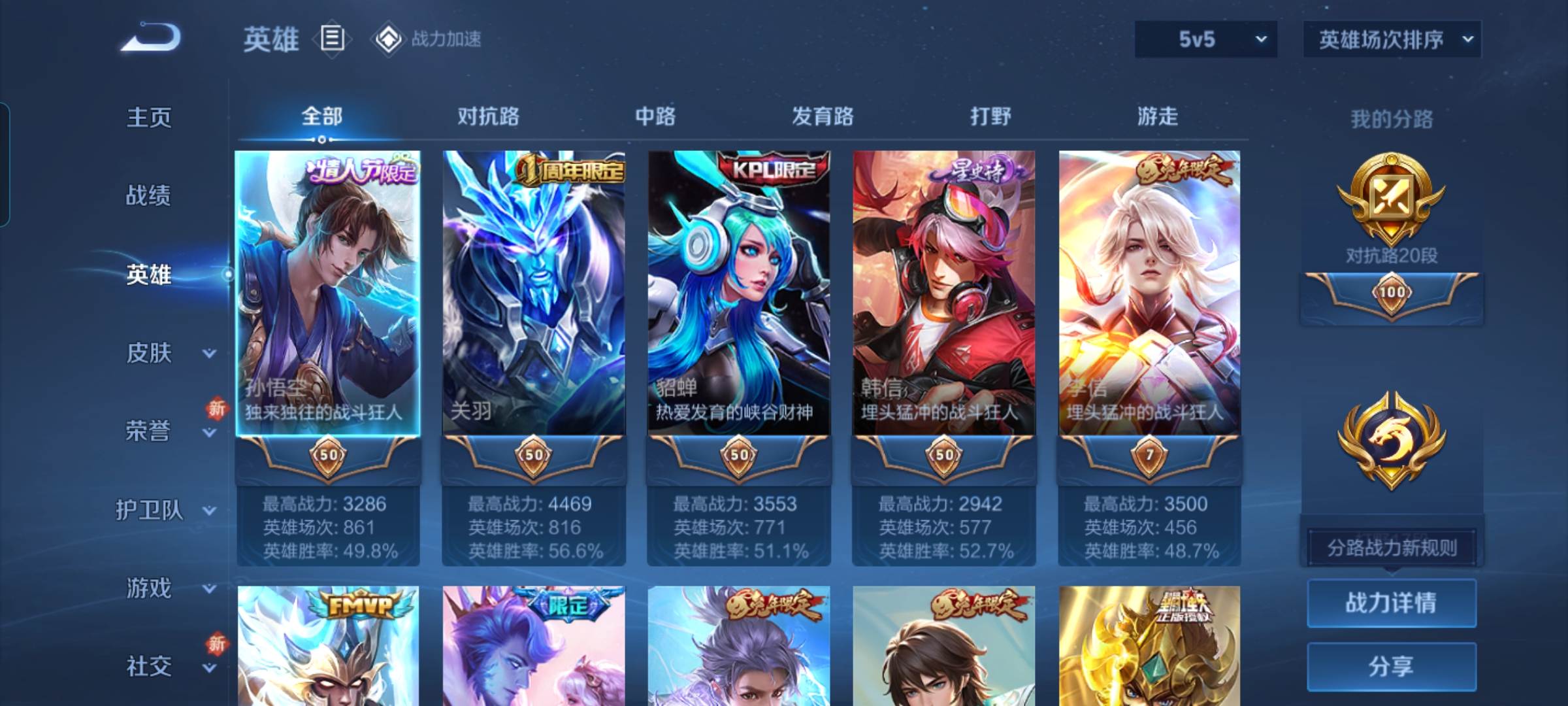The image size is (1568, 706).
Task: Show the 打野 heroes tab
Action: pyautogui.click(x=990, y=116)
